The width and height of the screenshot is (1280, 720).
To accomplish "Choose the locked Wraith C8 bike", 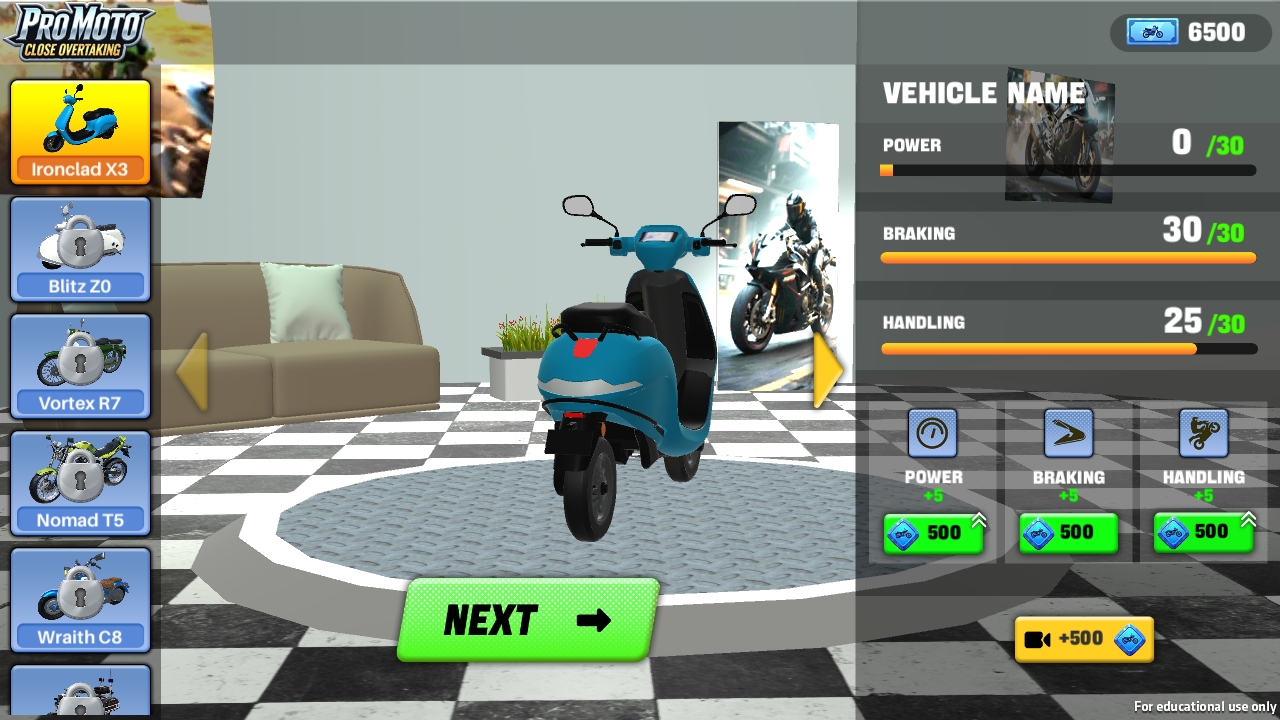I will 80,601.
